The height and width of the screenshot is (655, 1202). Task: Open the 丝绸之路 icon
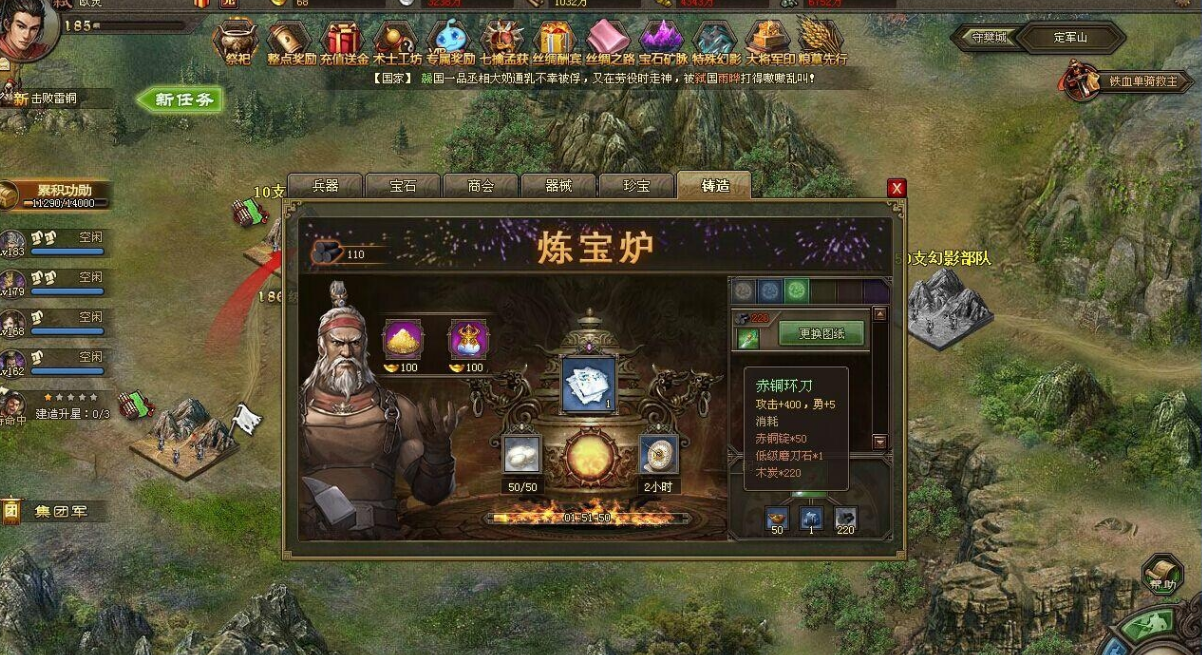point(609,42)
